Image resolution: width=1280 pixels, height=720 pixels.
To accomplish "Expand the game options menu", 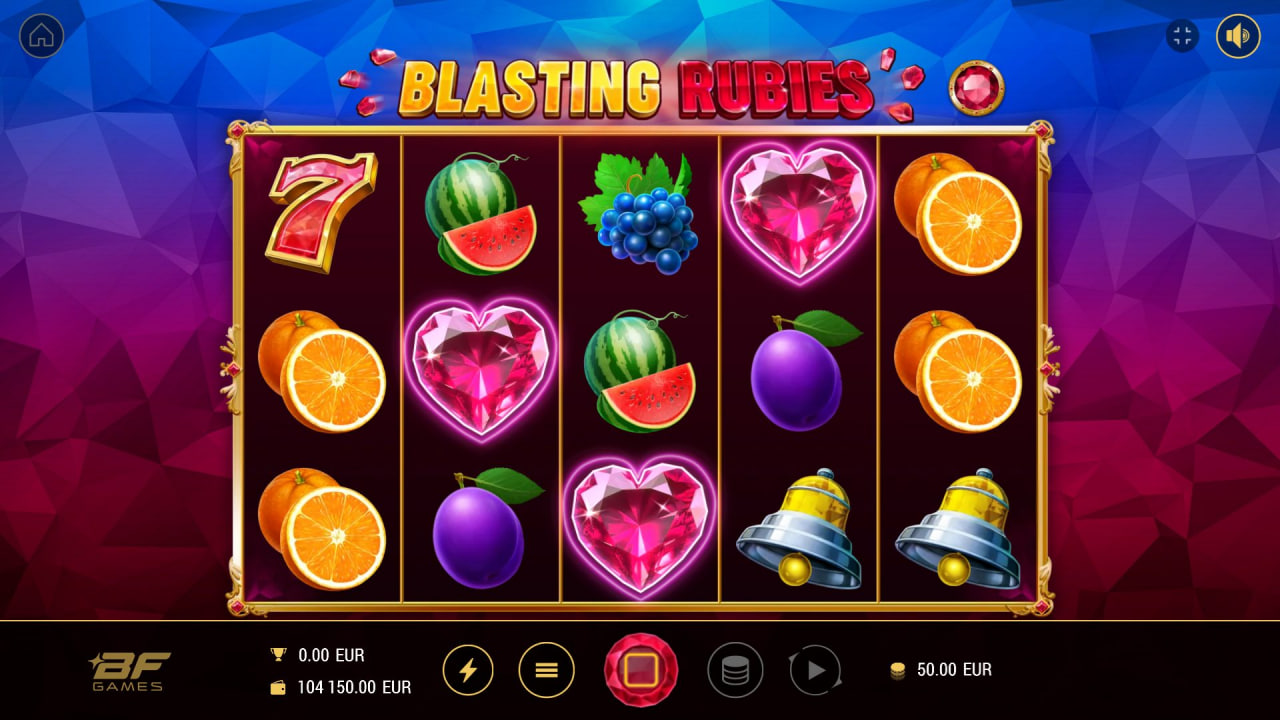I will click(x=546, y=670).
